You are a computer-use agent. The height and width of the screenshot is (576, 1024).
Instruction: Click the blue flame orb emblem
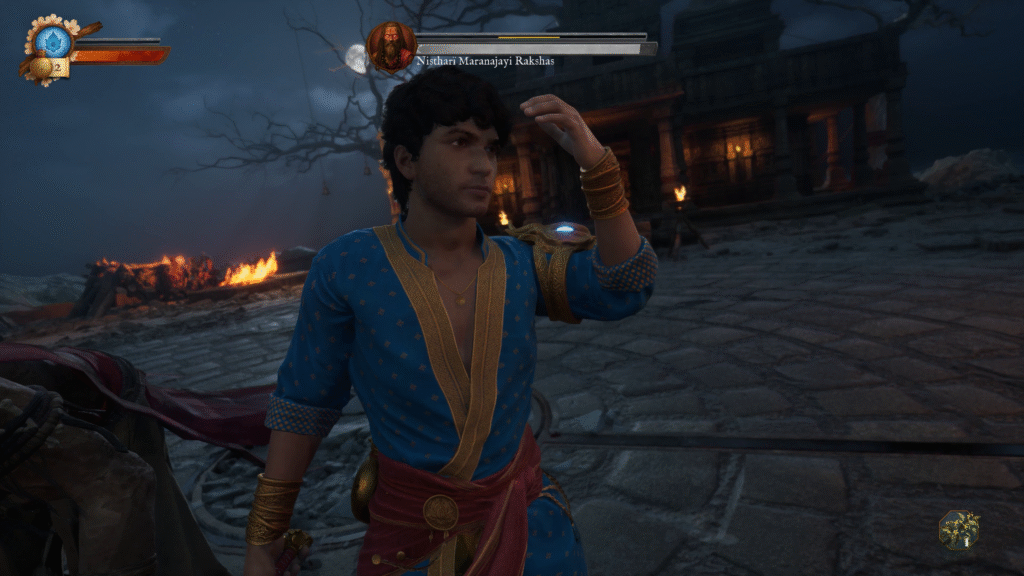(x=53, y=41)
